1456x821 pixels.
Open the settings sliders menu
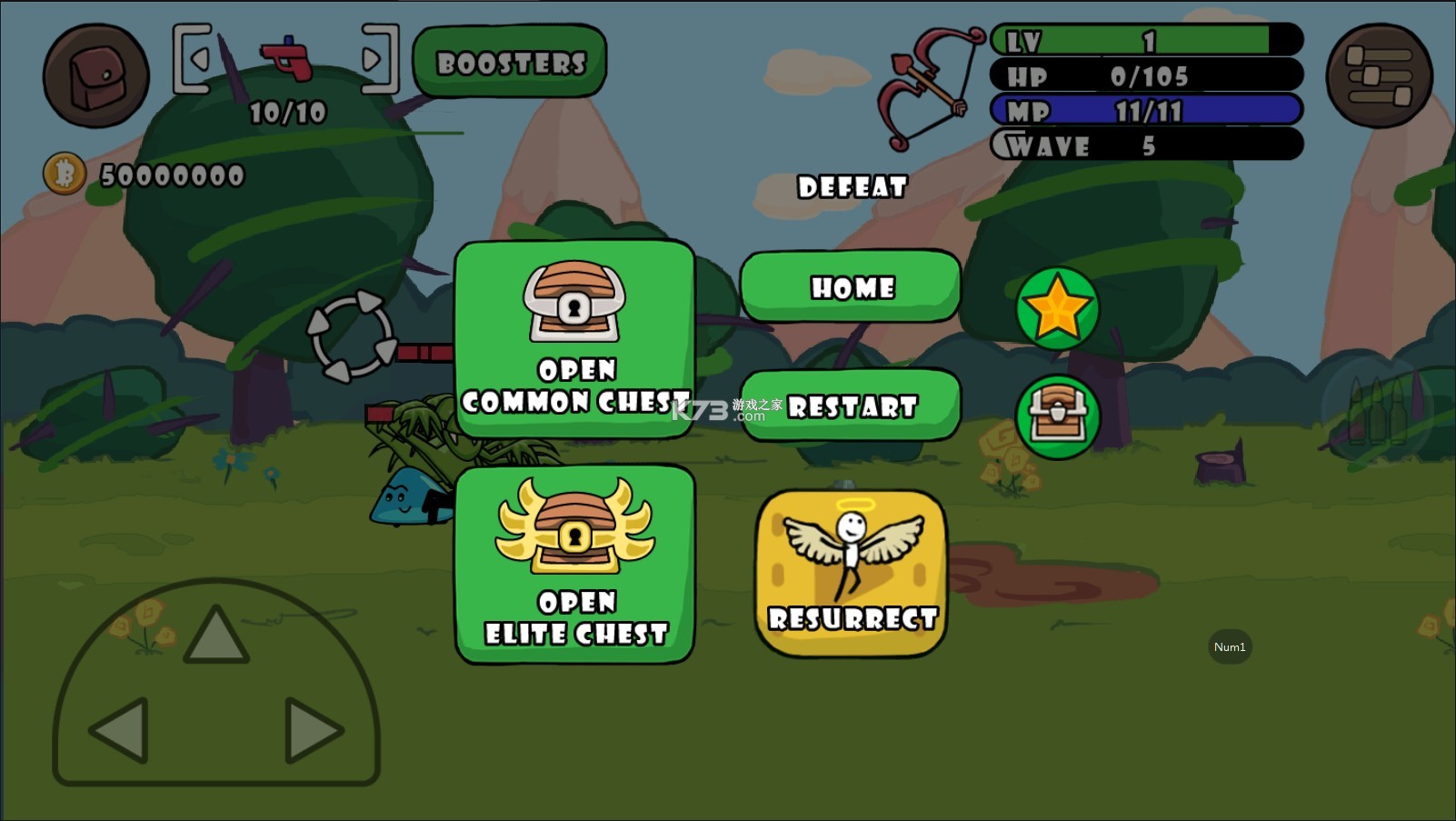click(1379, 75)
